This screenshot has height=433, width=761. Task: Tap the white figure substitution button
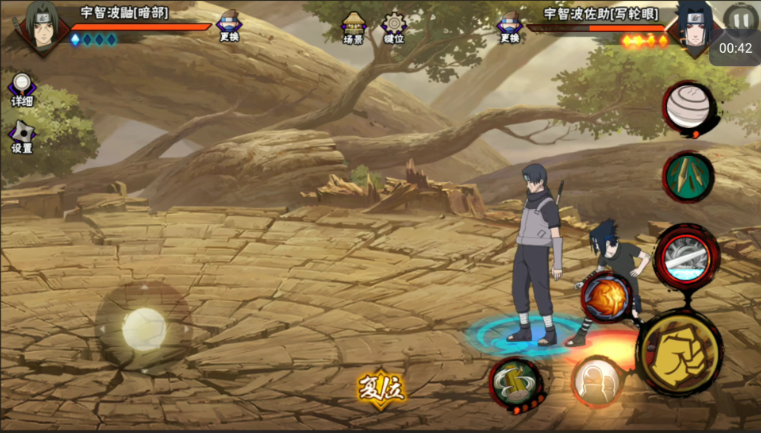597,381
